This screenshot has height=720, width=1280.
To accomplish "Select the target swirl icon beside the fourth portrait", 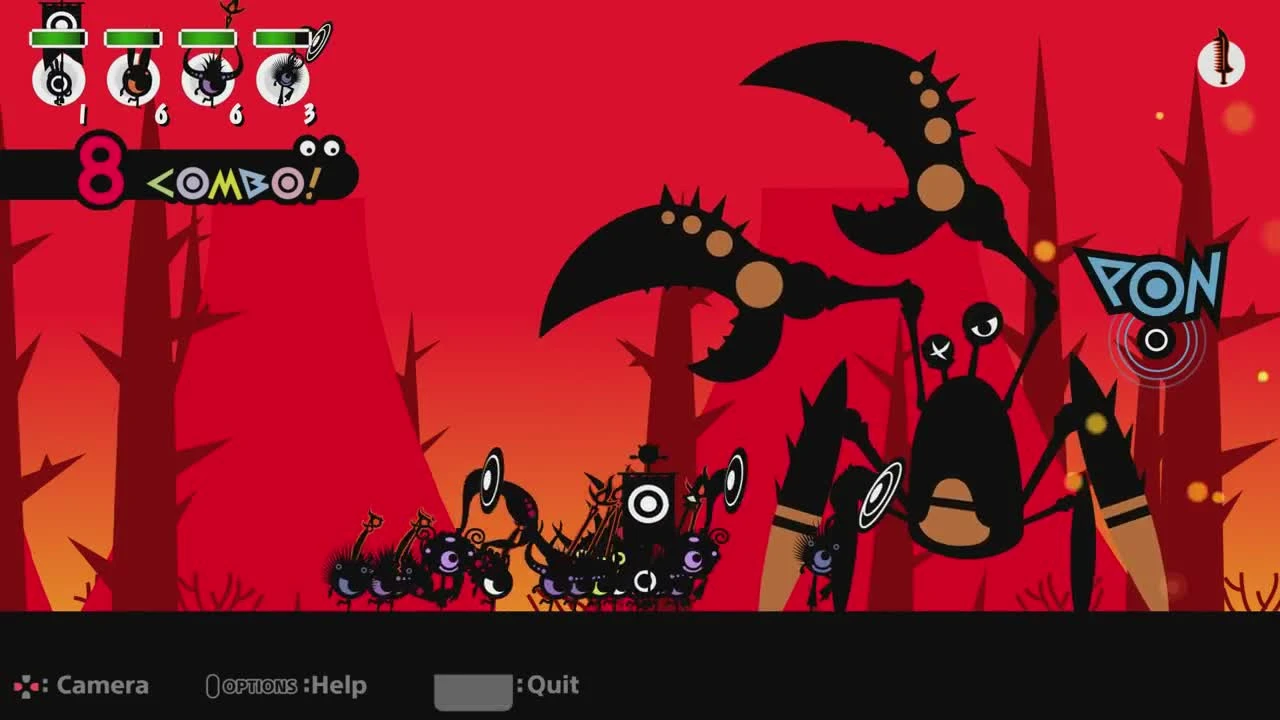I will coord(316,42).
